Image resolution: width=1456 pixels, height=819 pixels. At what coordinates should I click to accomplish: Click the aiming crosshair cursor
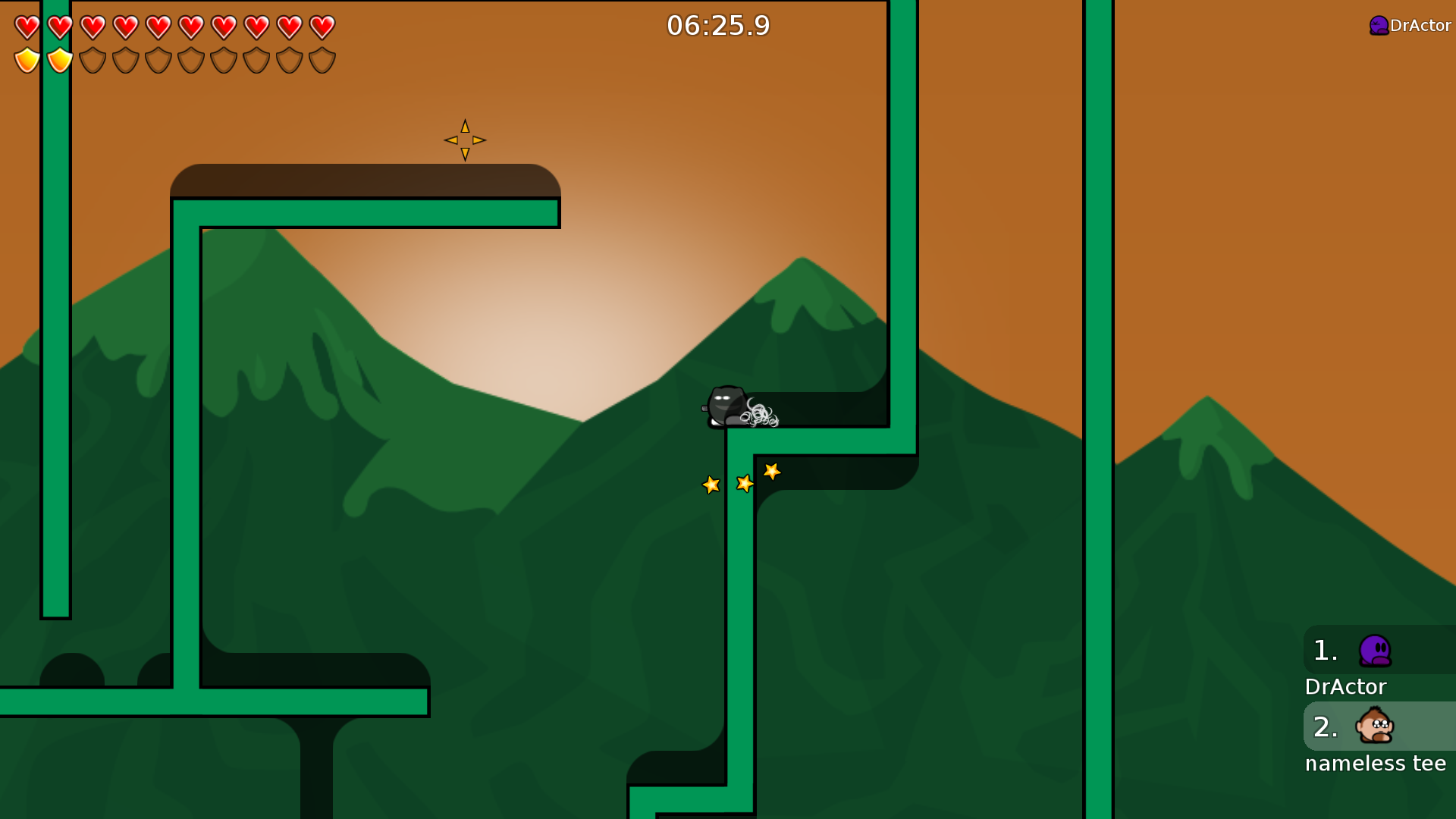click(464, 140)
